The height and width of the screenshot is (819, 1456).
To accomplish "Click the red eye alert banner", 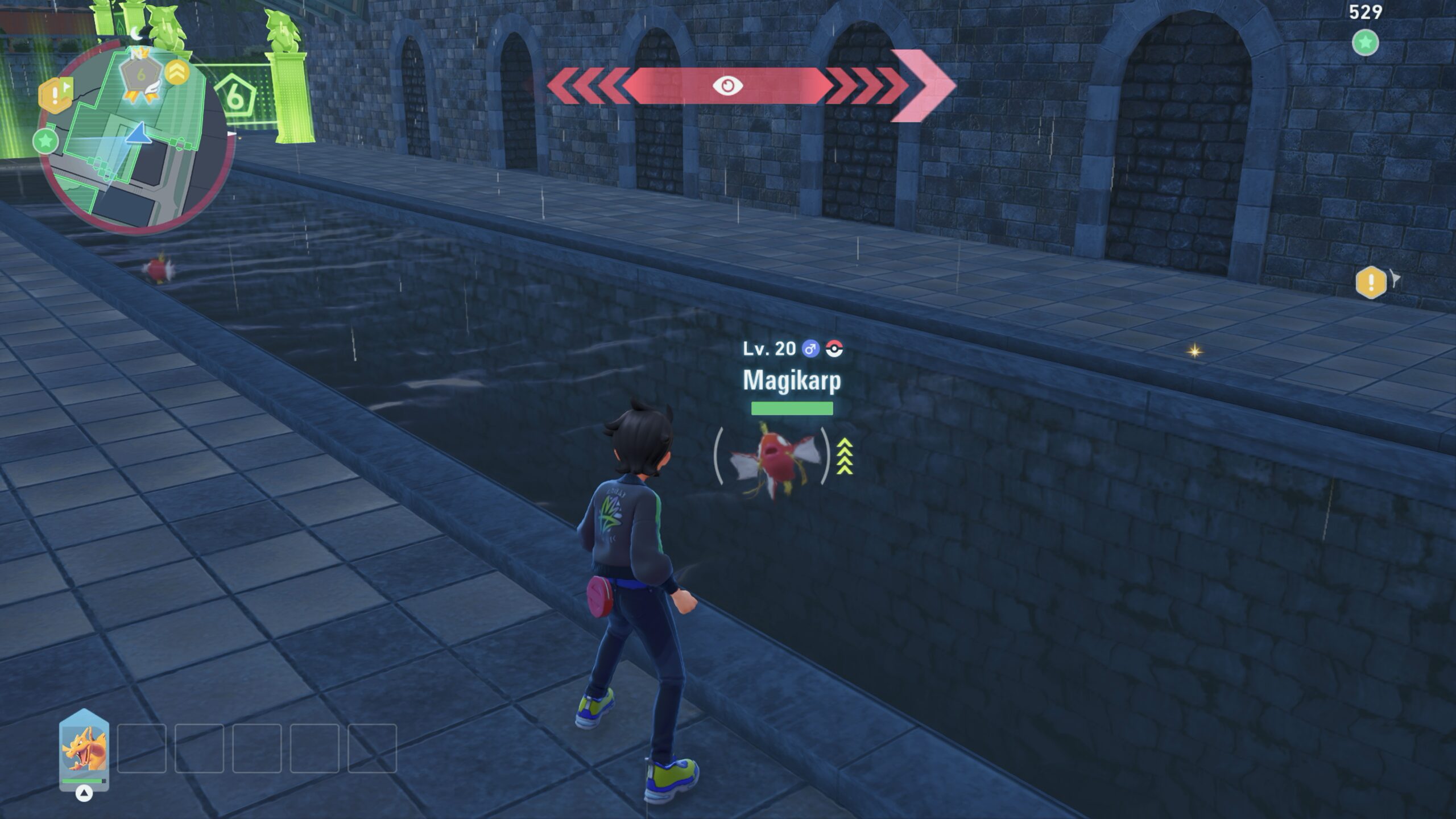I will pos(727,86).
